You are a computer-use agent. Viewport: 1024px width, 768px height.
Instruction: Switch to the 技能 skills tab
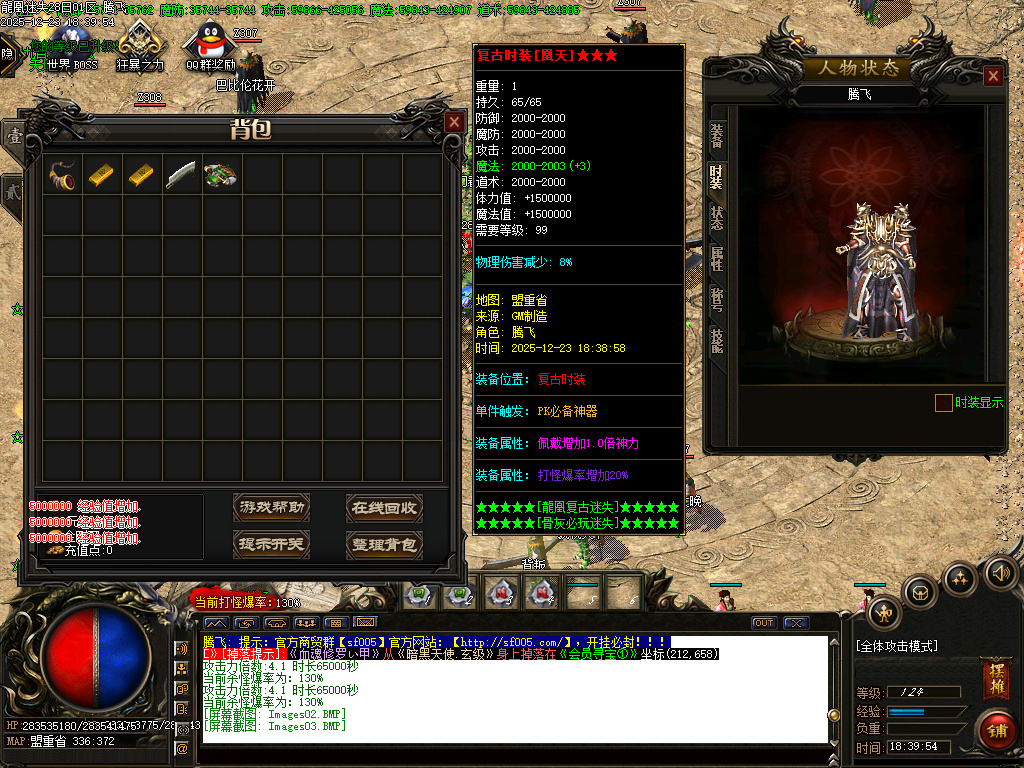pyautogui.click(x=717, y=340)
